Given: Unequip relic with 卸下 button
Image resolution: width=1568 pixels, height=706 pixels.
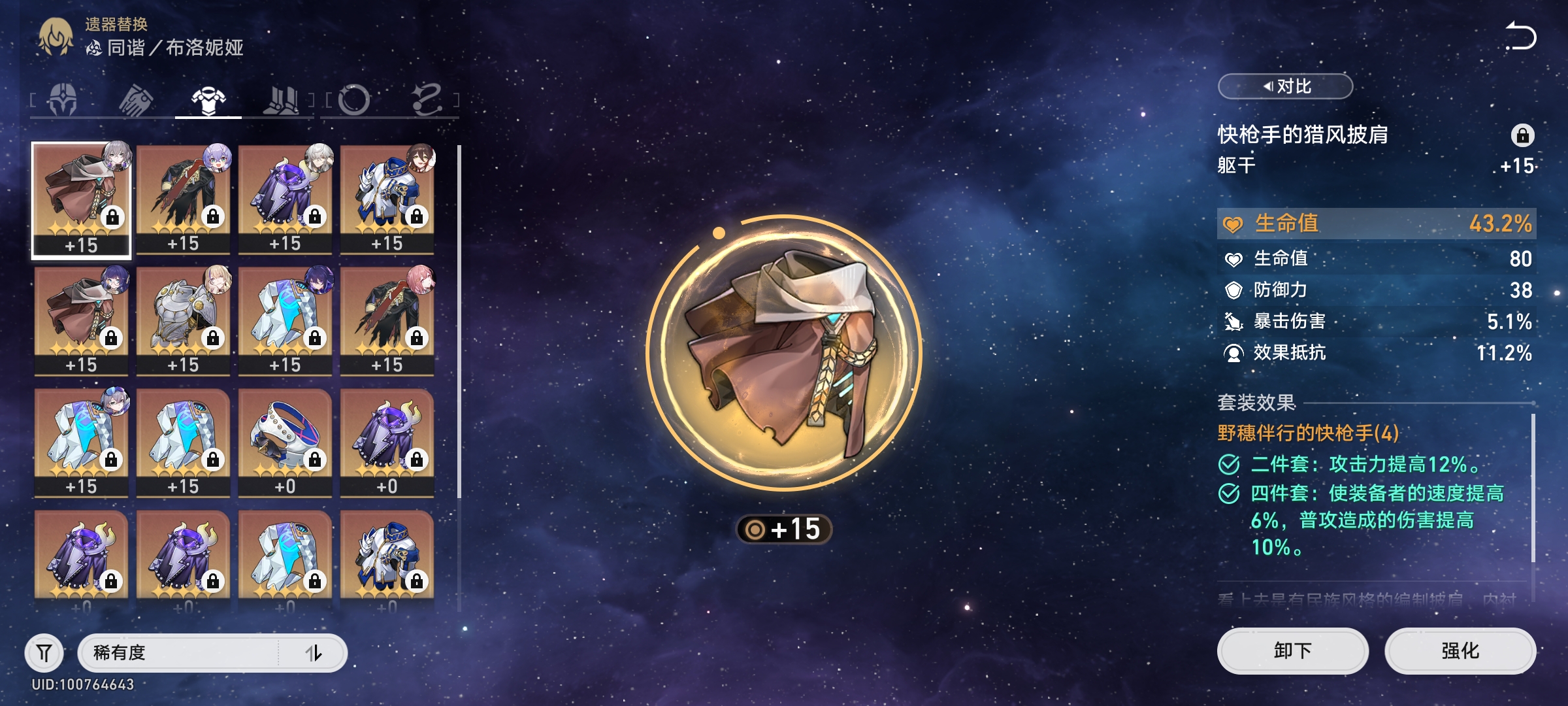Looking at the screenshot, I should point(1292,650).
